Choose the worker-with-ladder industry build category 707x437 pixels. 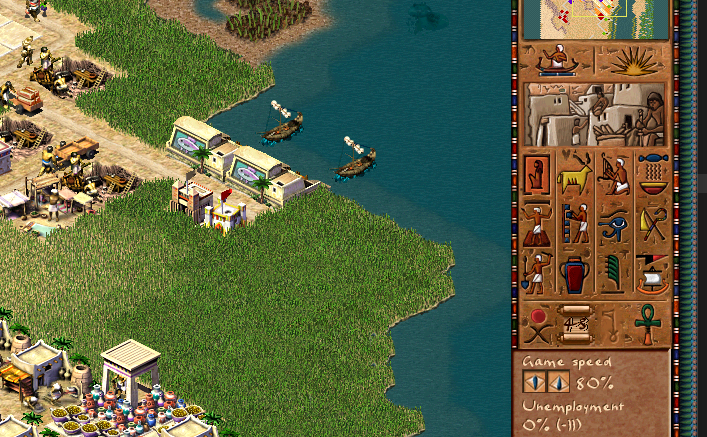coord(576,224)
